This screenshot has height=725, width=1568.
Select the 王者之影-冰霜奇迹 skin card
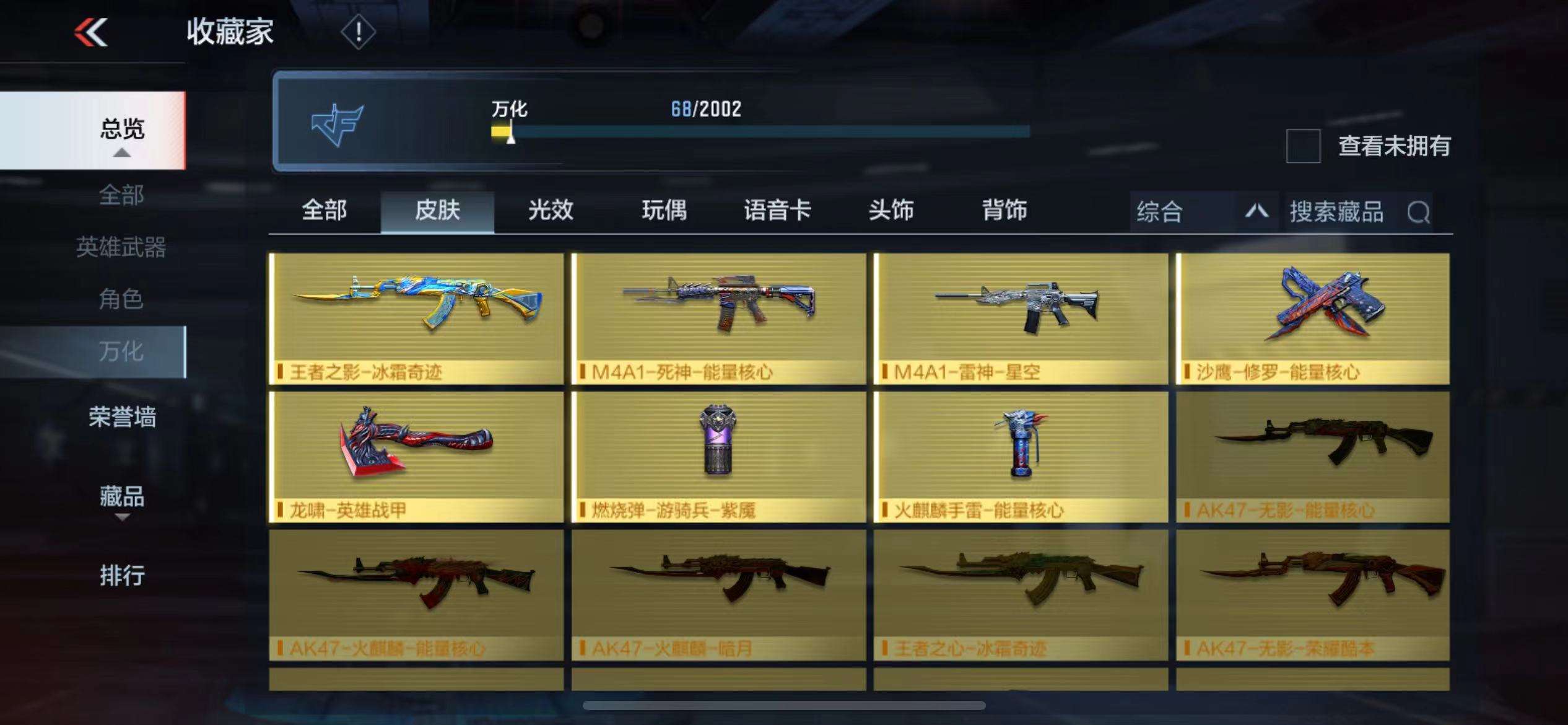click(x=417, y=317)
